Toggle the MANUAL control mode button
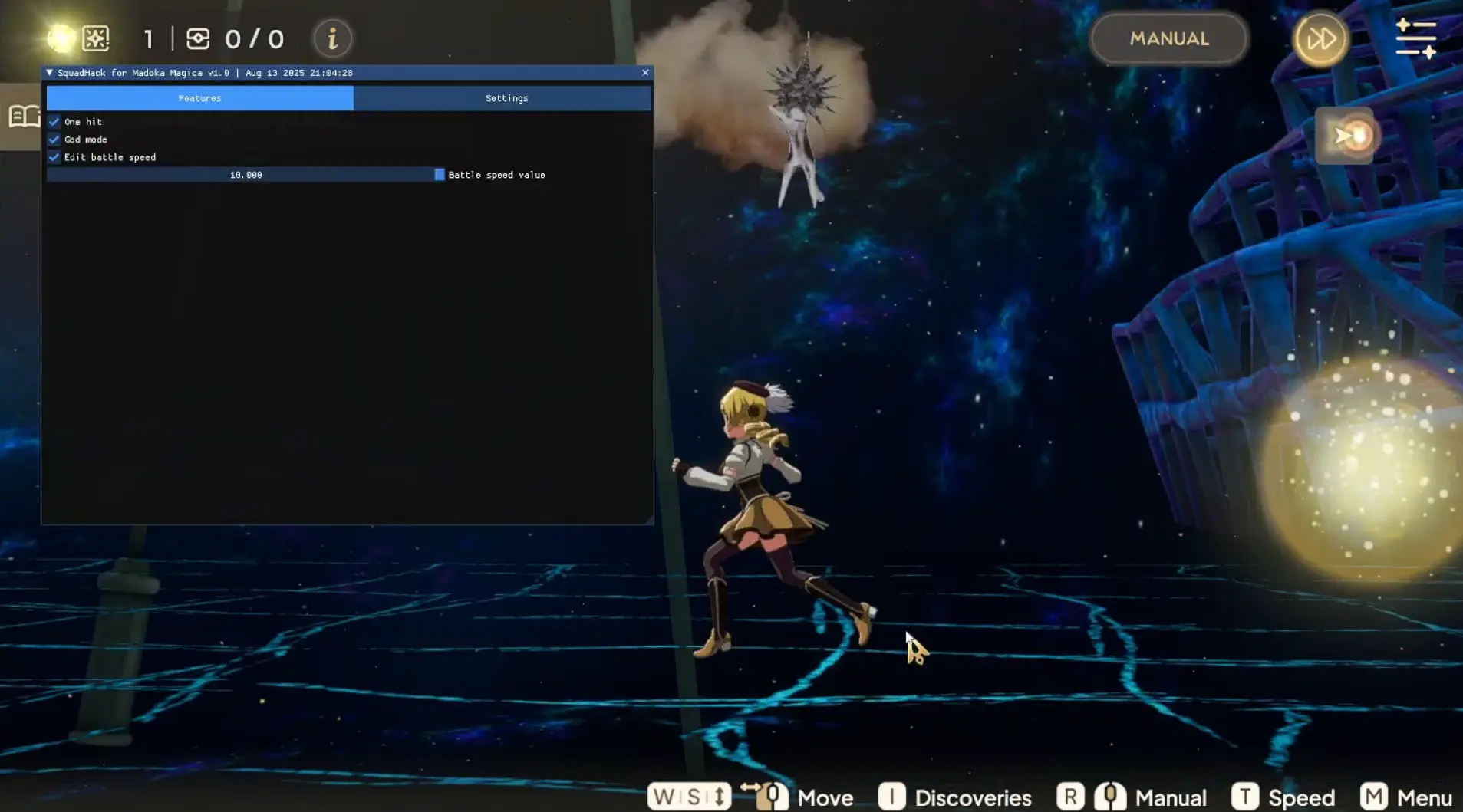 pos(1168,38)
